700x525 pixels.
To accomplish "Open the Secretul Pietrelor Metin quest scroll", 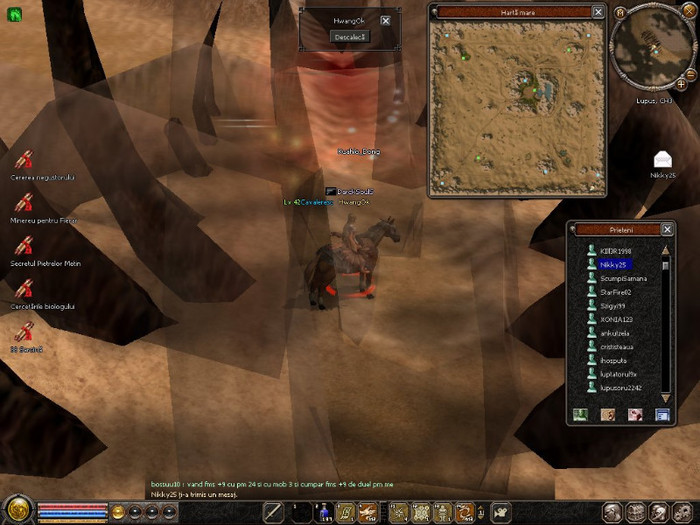I will (x=25, y=246).
